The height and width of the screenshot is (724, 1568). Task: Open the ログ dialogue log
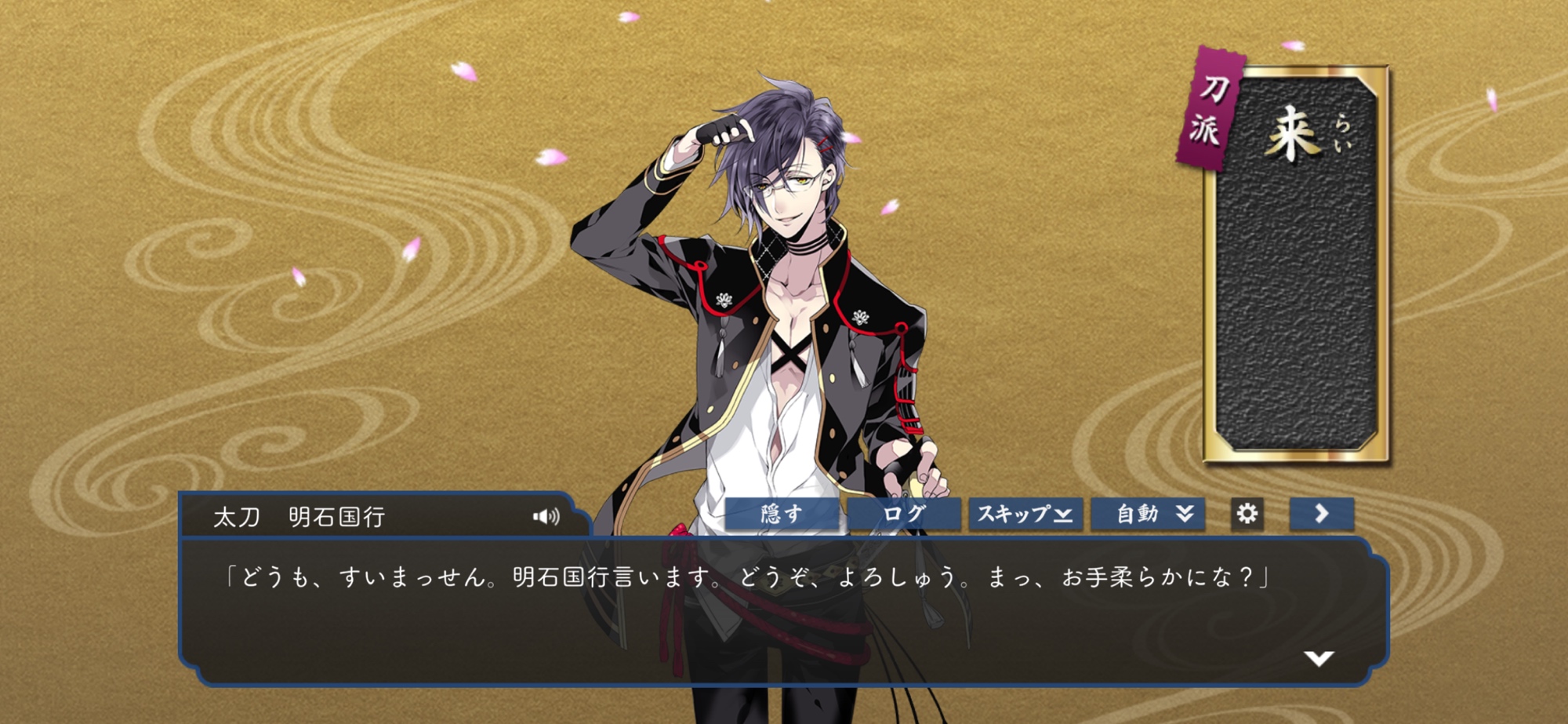pyautogui.click(x=904, y=514)
